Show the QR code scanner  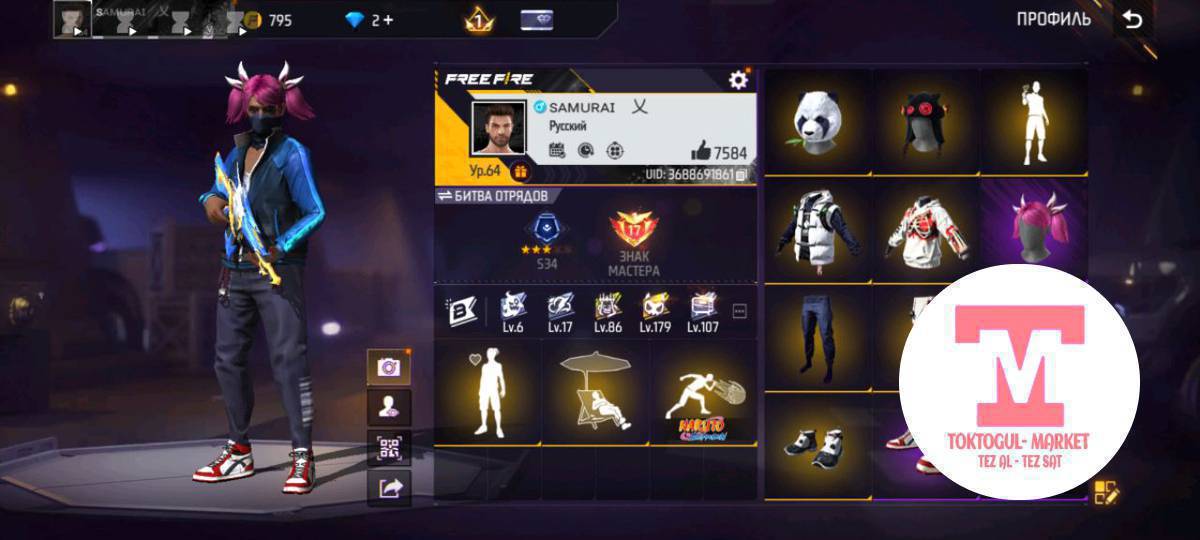389,447
